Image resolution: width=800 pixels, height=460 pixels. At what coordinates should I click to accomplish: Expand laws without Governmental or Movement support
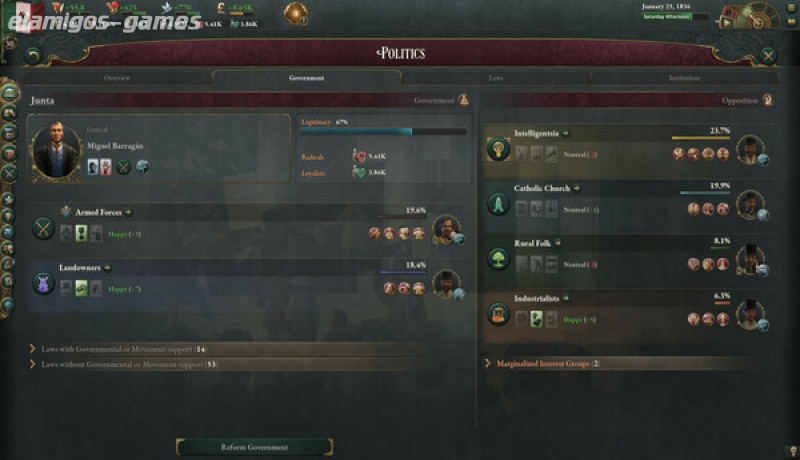pos(125,365)
